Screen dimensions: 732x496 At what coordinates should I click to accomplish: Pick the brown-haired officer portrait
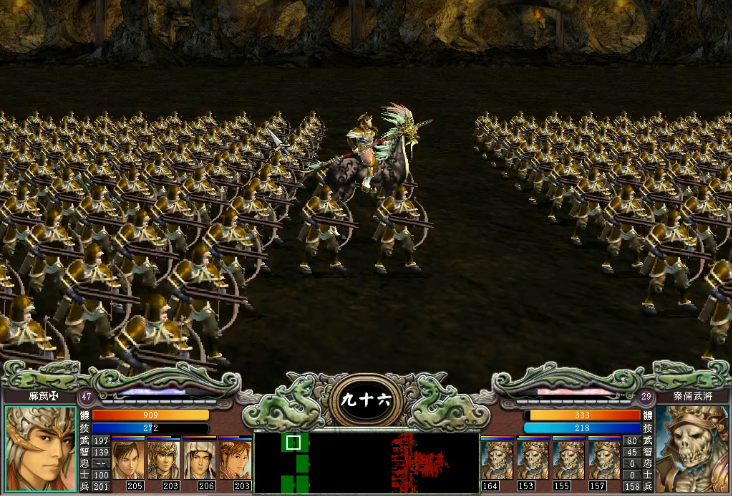[235, 459]
